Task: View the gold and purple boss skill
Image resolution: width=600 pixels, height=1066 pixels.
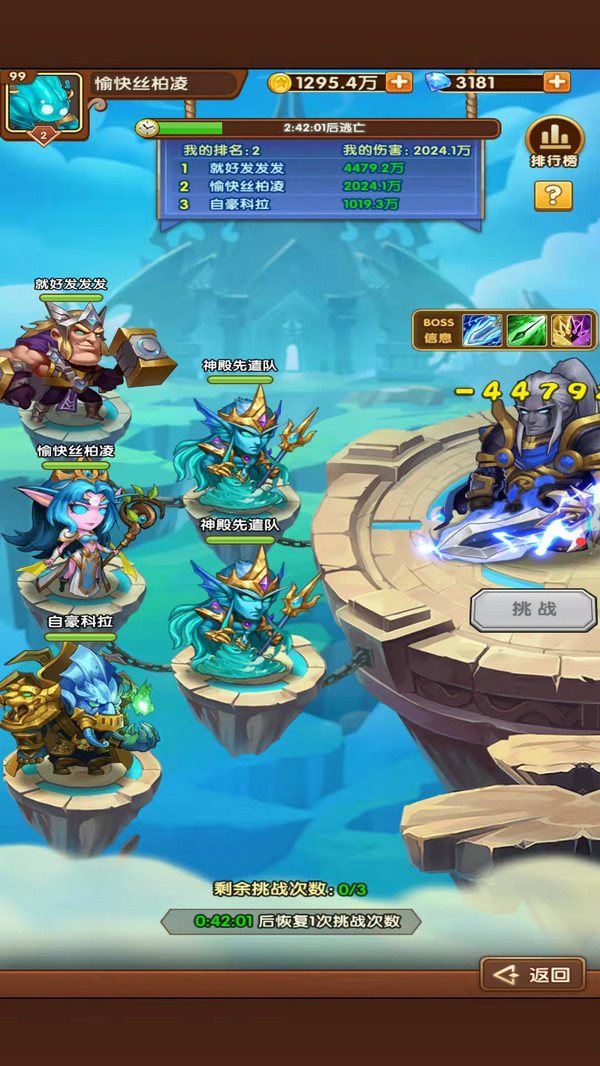Action: tap(571, 330)
